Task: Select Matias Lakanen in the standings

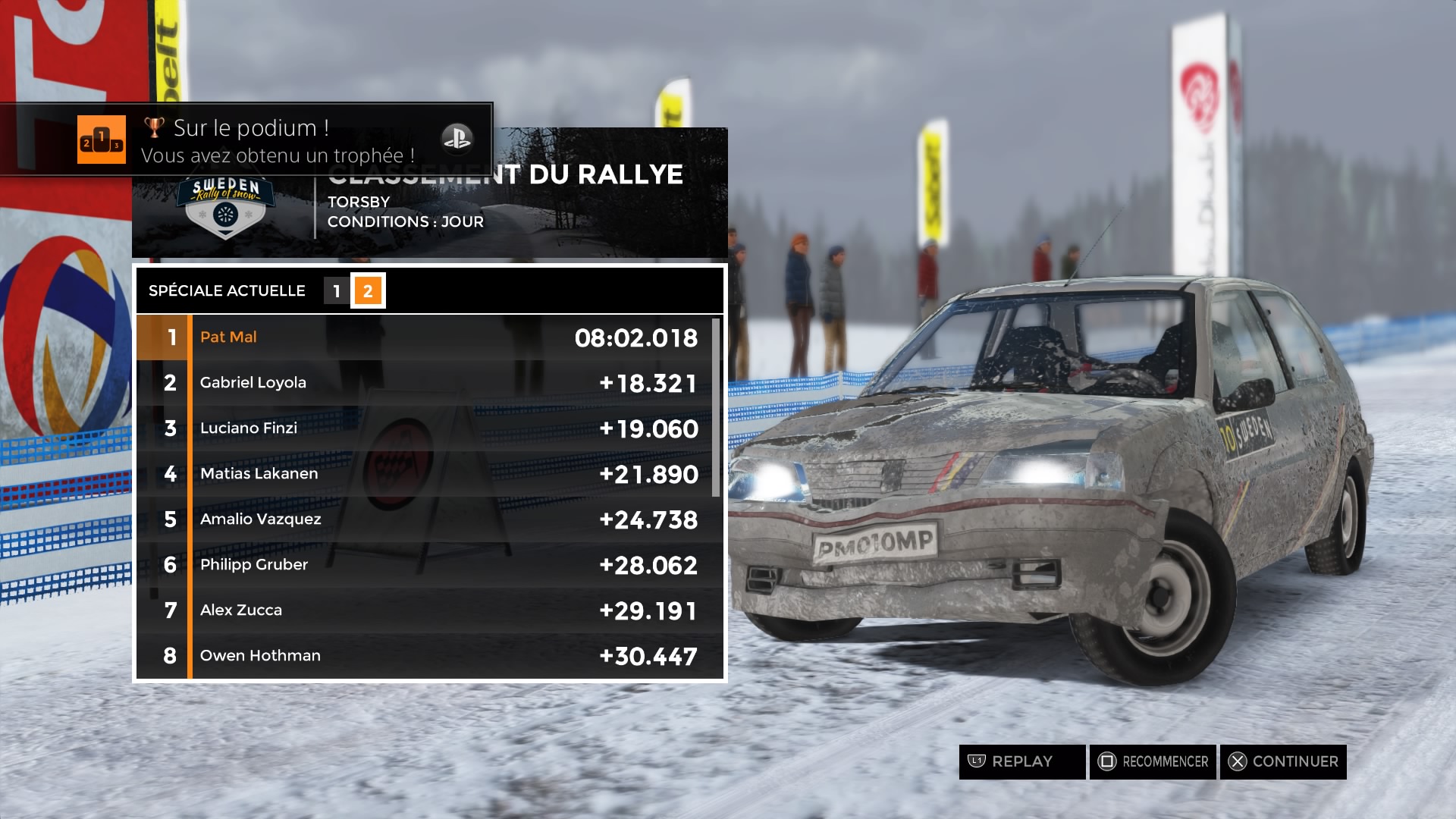Action: point(425,474)
